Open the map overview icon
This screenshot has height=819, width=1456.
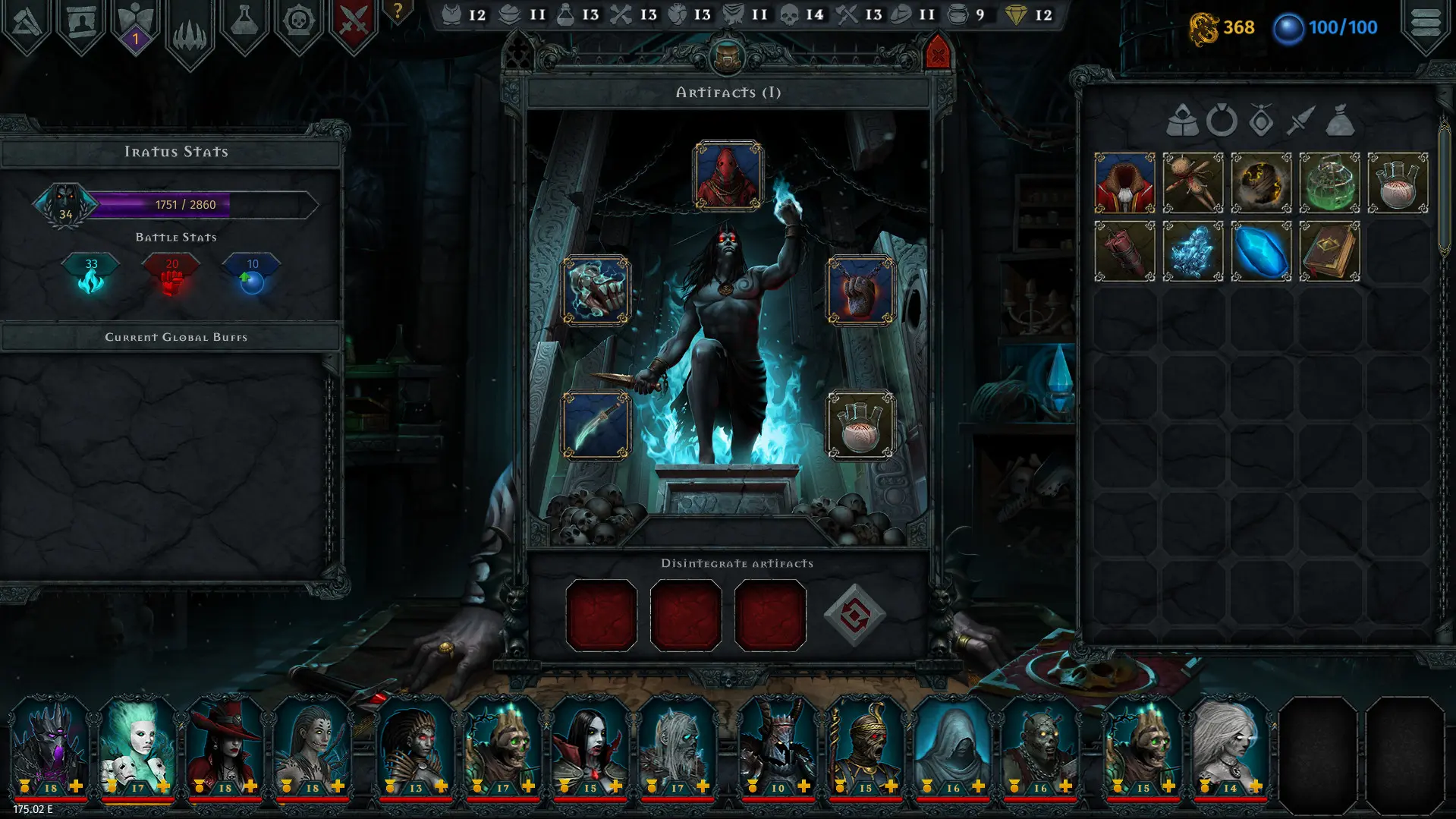[27, 23]
